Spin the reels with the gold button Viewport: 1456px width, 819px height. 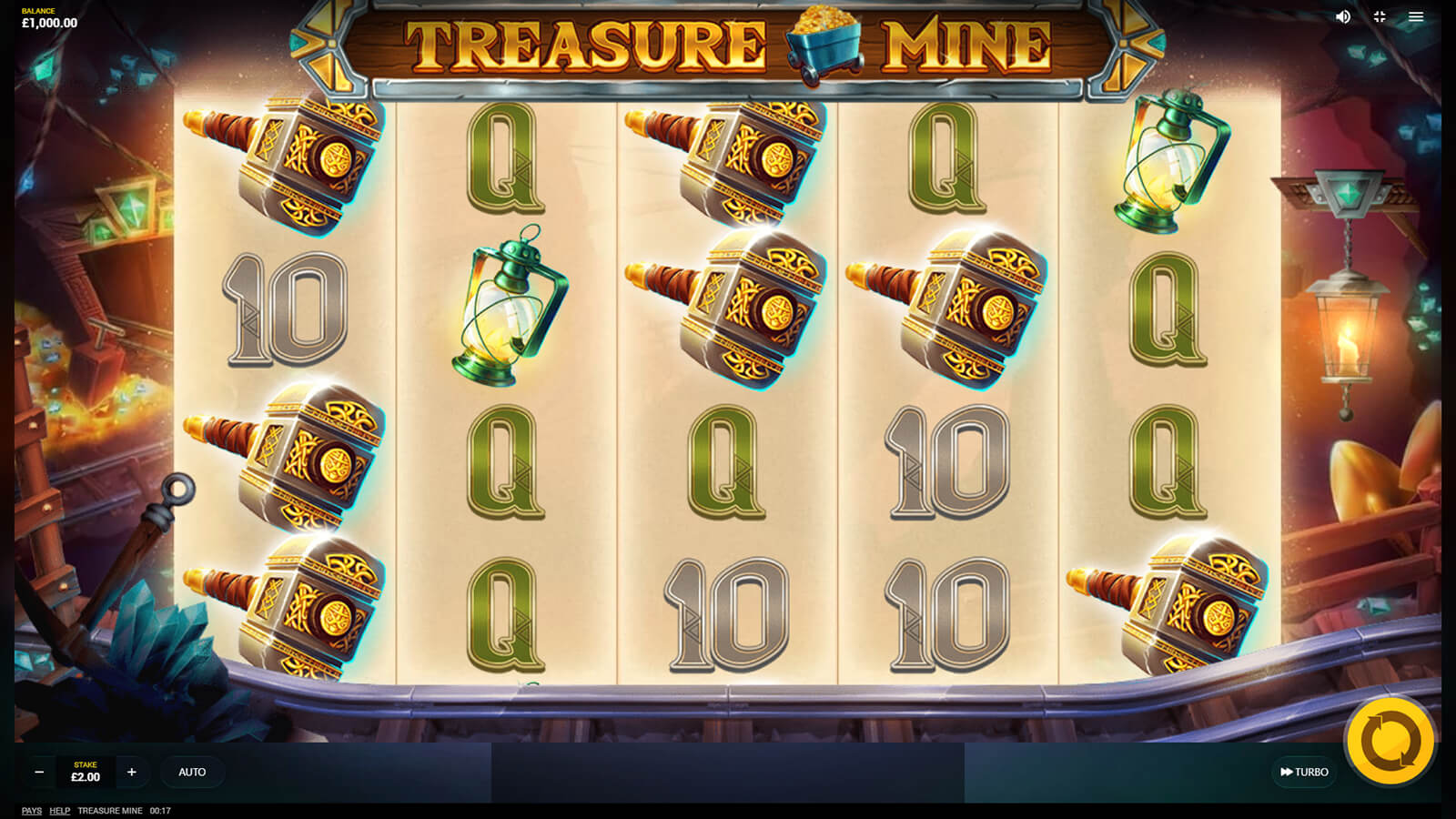pos(1390,742)
